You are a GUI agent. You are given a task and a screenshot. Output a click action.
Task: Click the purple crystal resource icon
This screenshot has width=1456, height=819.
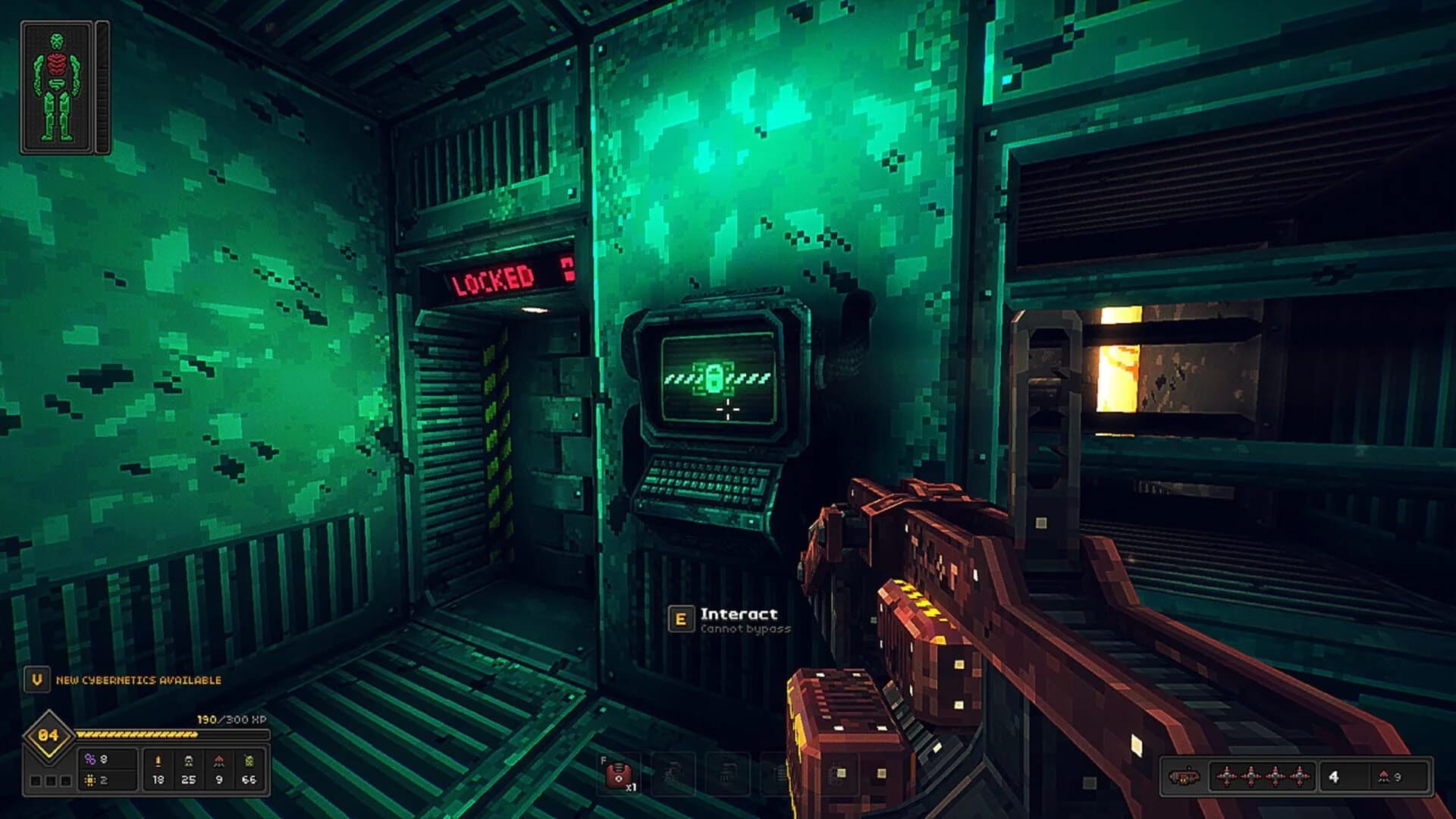coord(90,759)
